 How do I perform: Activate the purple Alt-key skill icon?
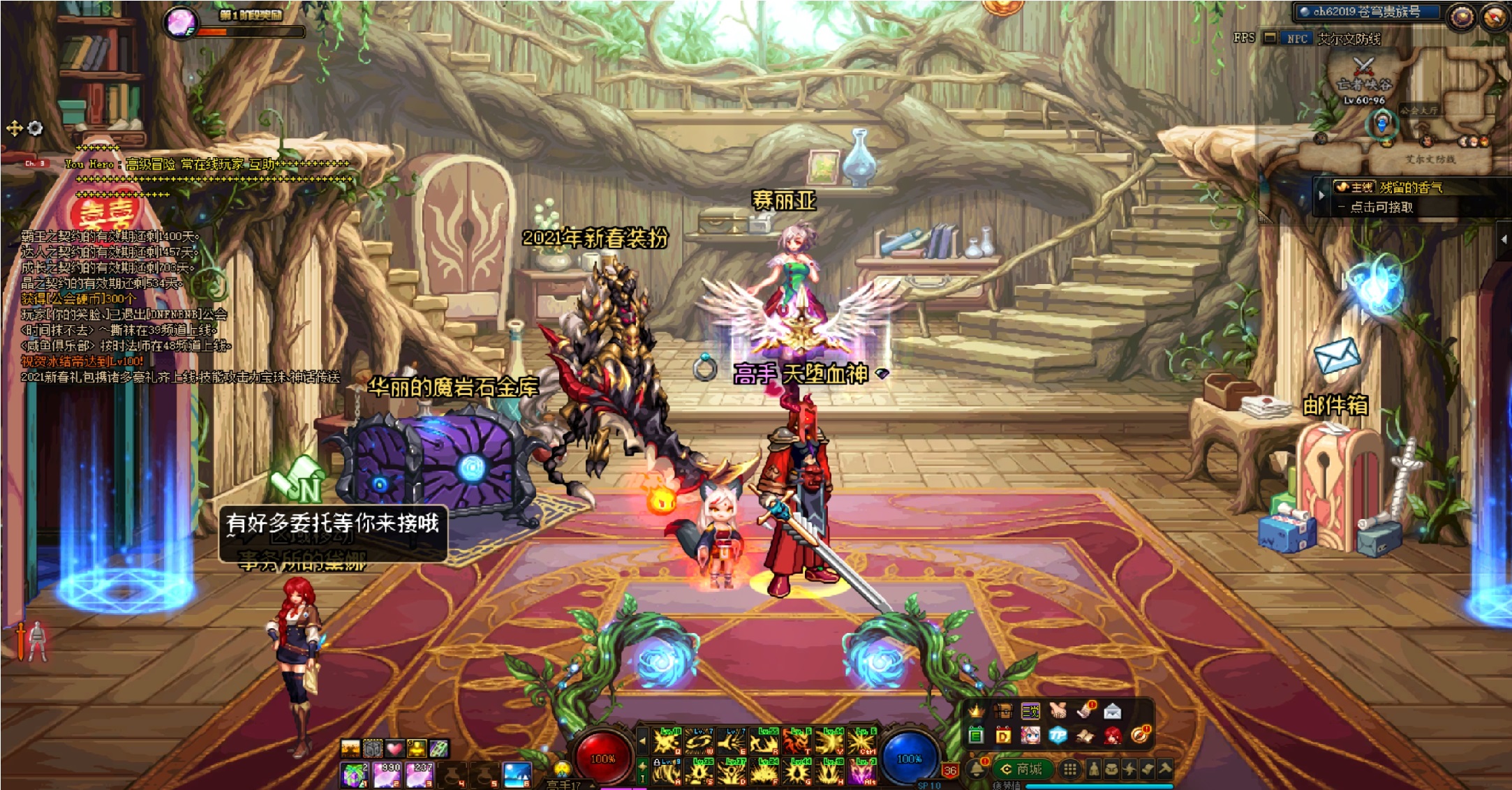[x=863, y=773]
